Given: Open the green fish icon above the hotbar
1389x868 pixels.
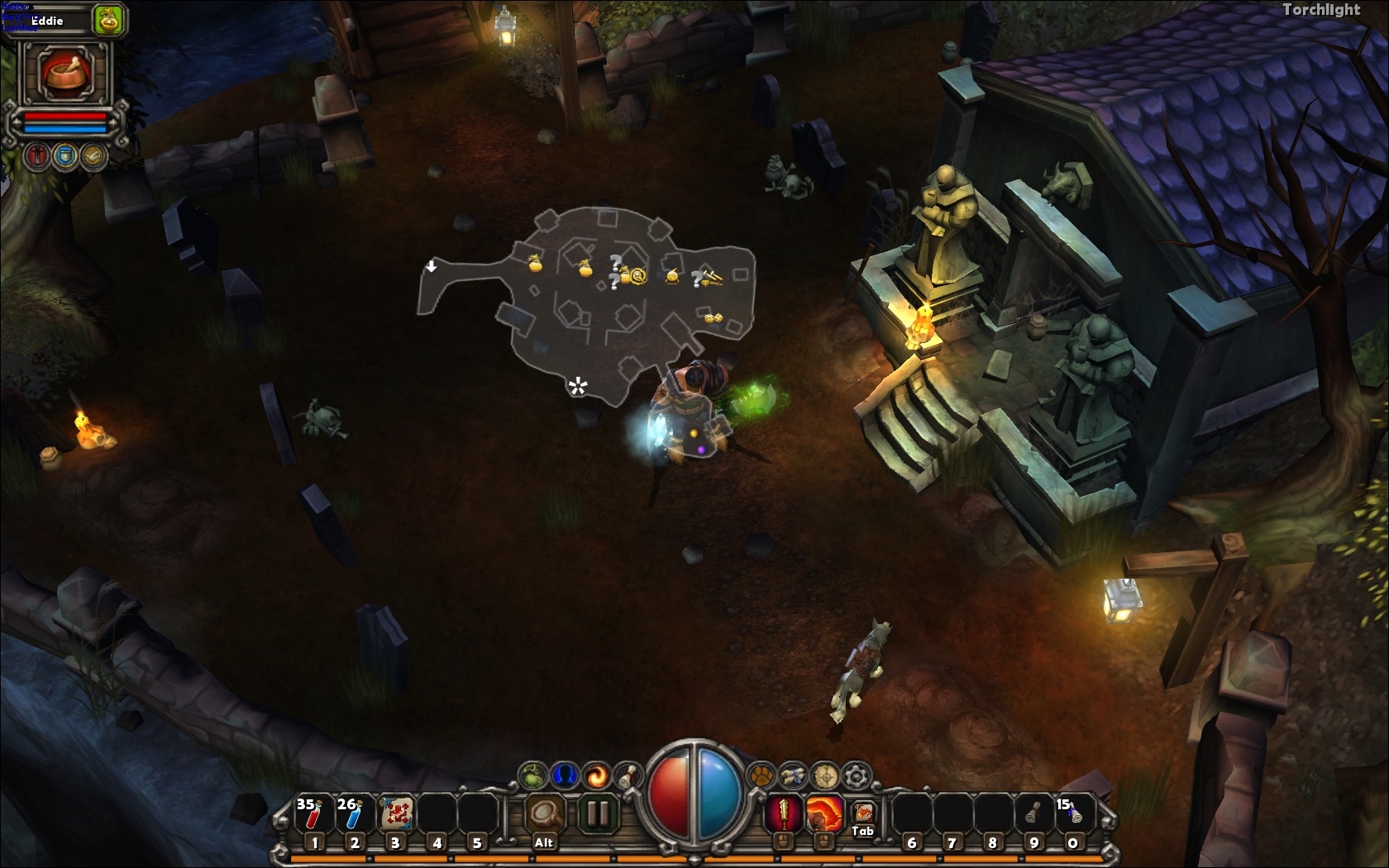Looking at the screenshot, I should (x=533, y=775).
